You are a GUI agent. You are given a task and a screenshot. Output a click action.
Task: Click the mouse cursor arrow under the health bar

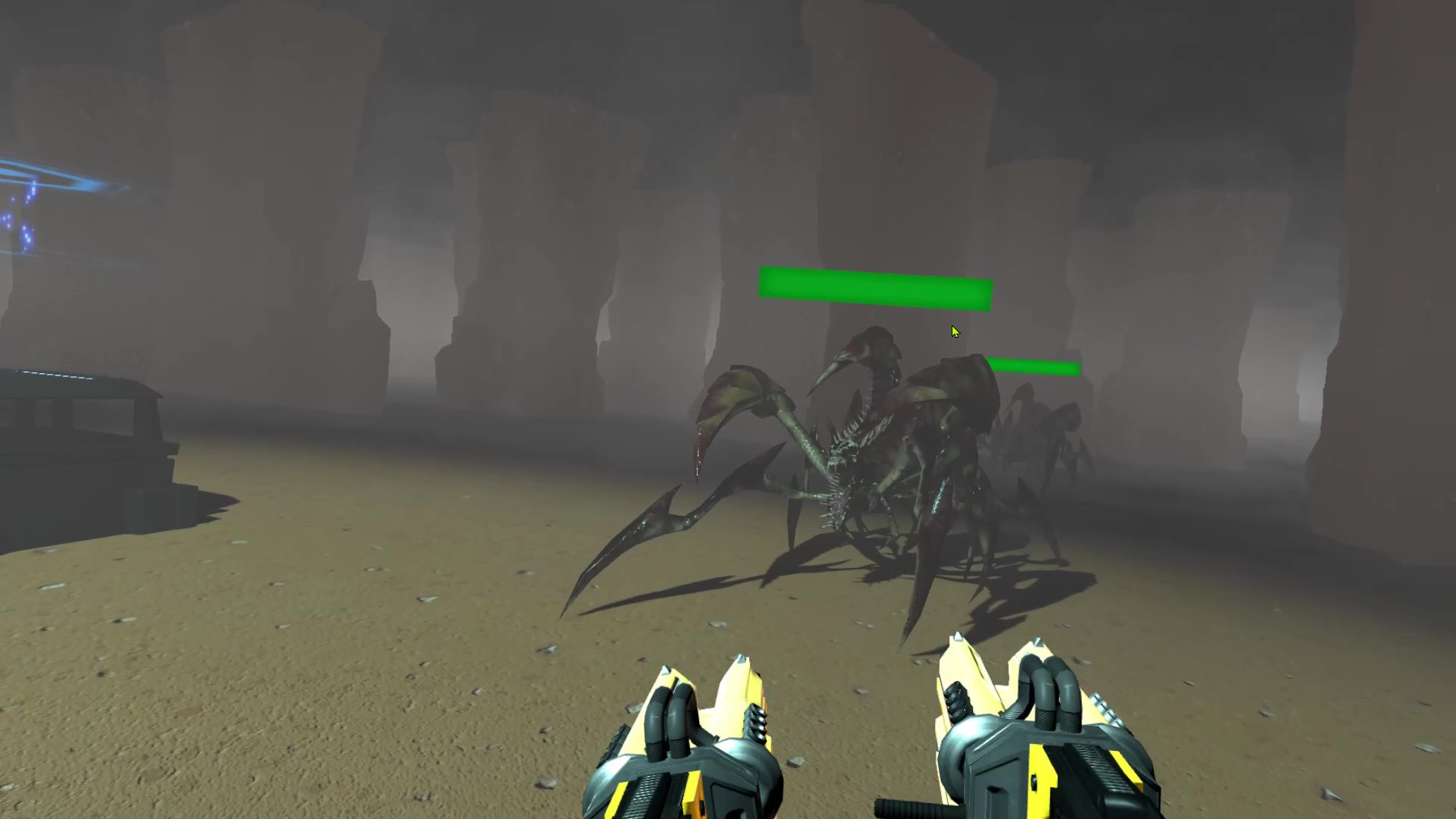[955, 331]
